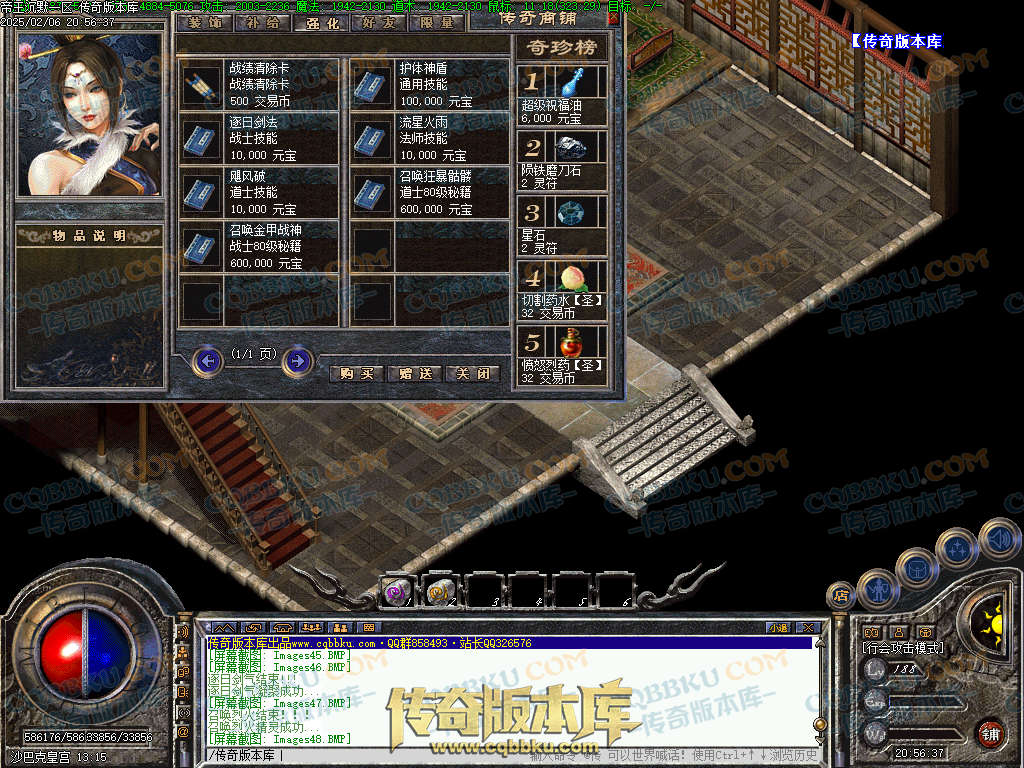Click the 购买 buy button
Viewport: 1024px width, 768px height.
click(x=357, y=373)
